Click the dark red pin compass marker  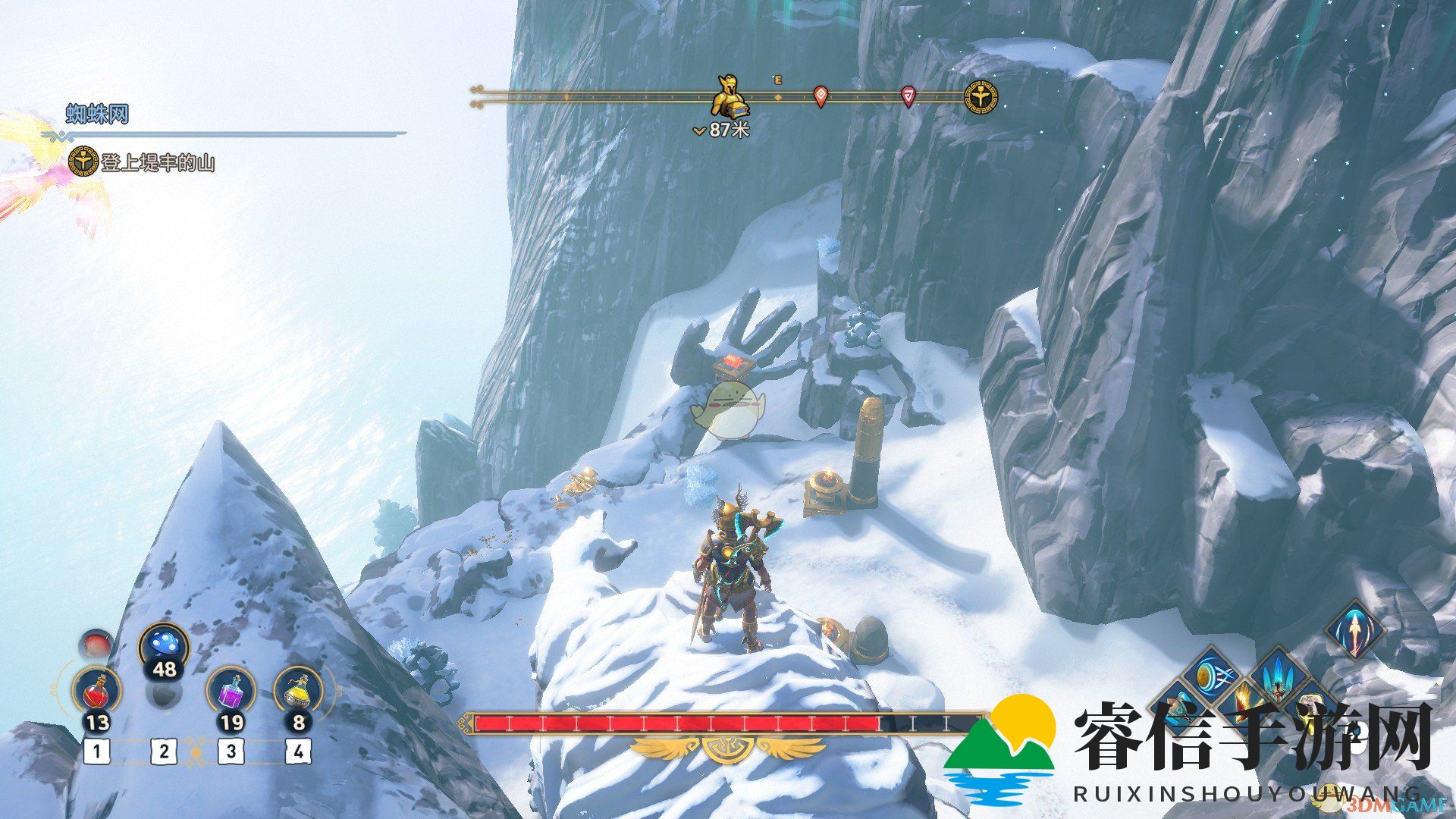(x=908, y=96)
